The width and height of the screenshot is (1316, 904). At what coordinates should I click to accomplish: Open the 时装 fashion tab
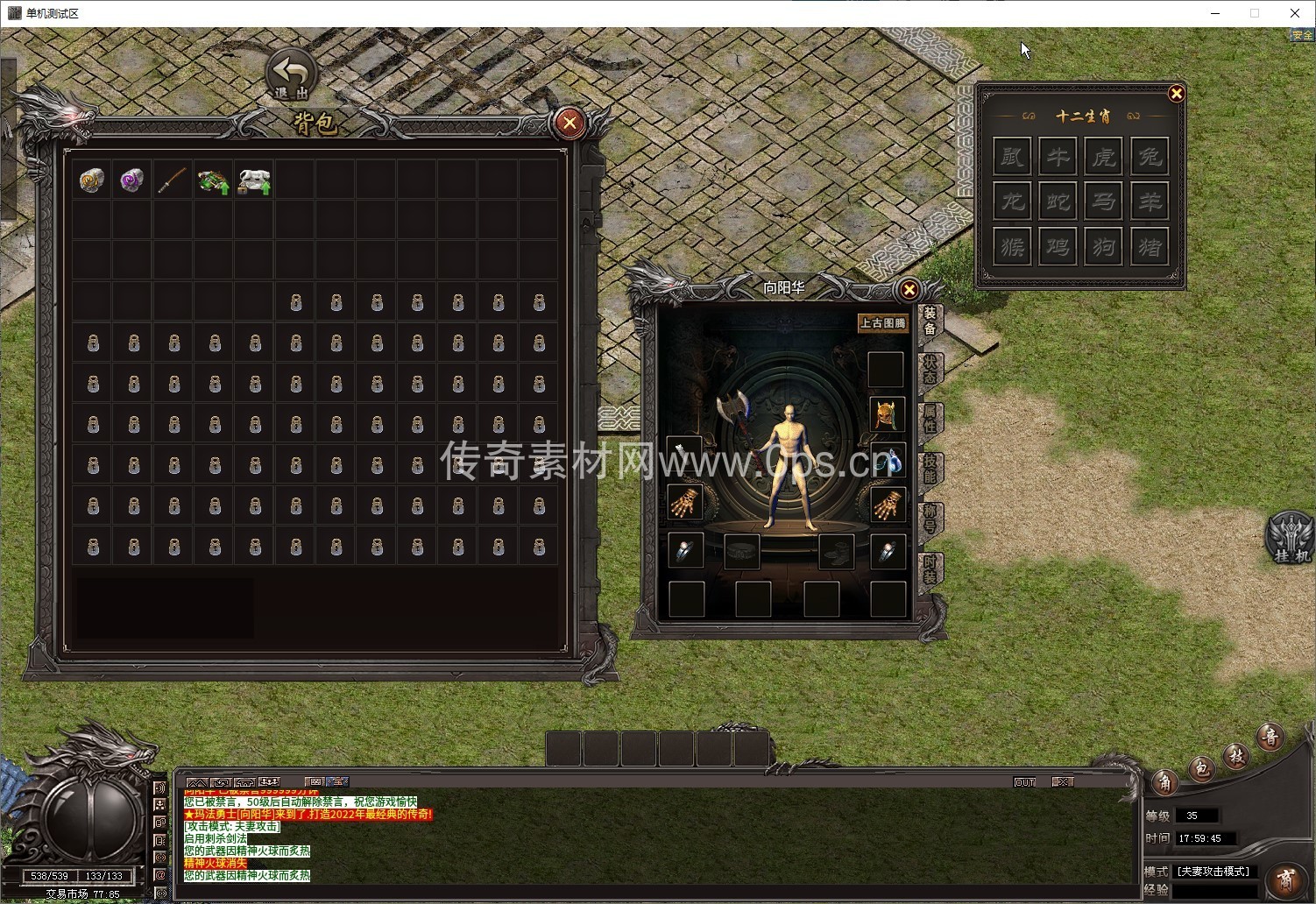coord(930,569)
